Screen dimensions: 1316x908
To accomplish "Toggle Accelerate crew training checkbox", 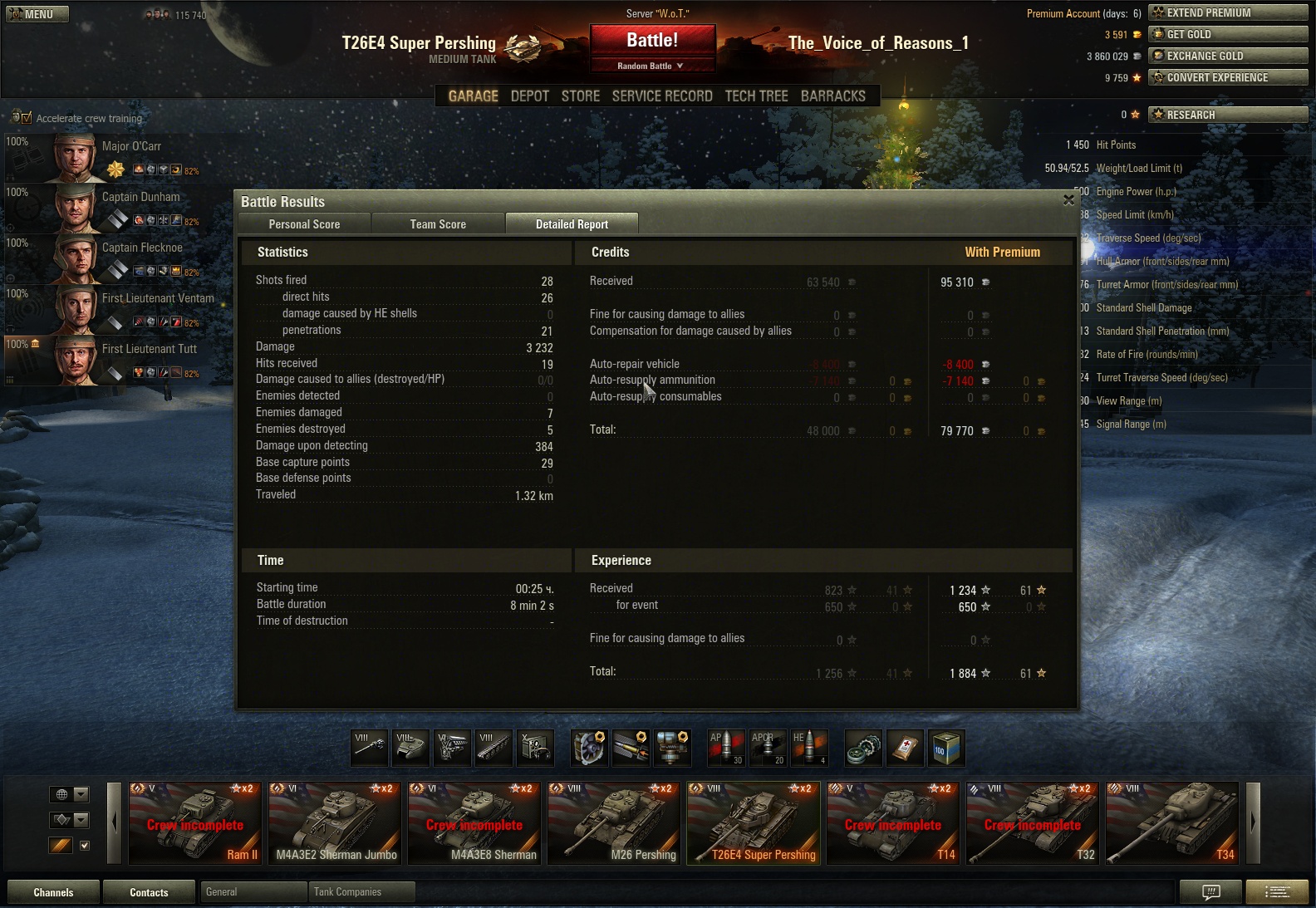I will point(27,118).
